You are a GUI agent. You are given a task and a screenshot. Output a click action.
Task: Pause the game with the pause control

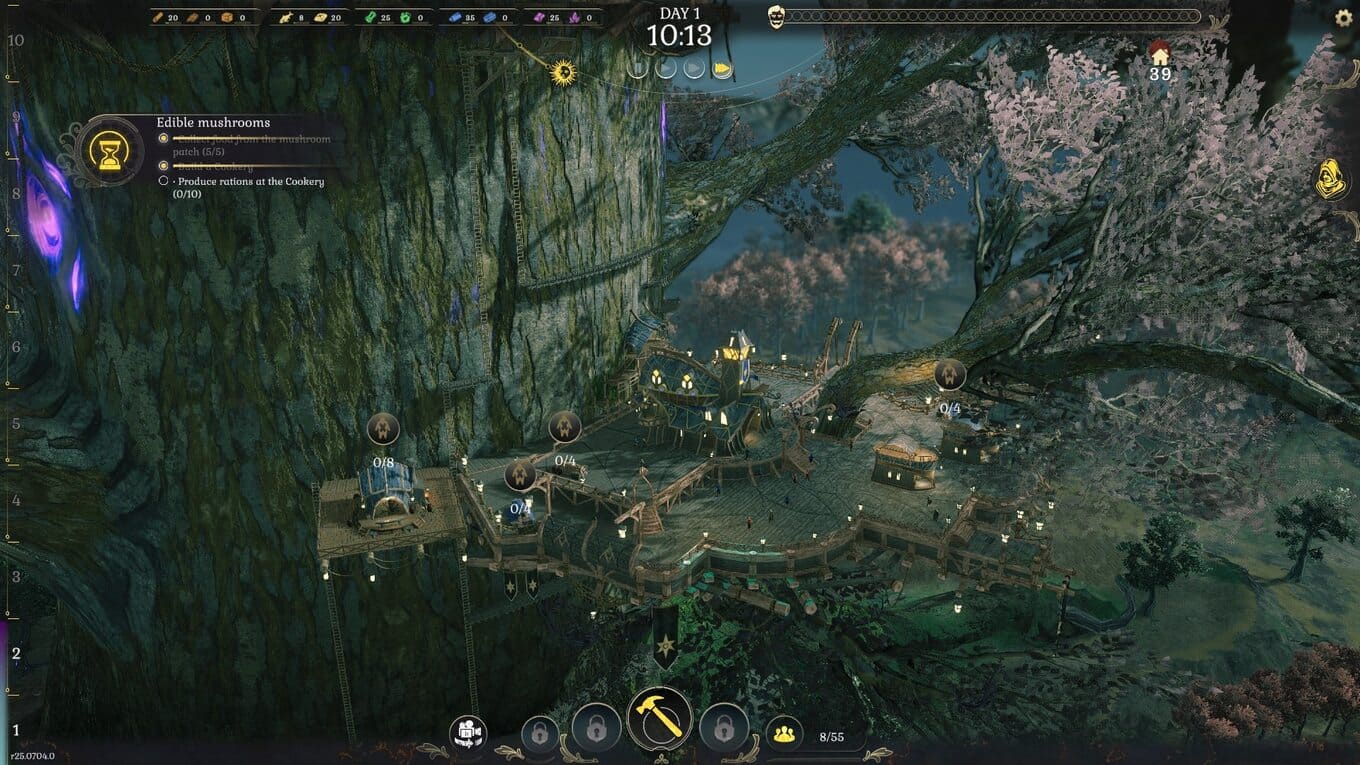pyautogui.click(x=637, y=68)
